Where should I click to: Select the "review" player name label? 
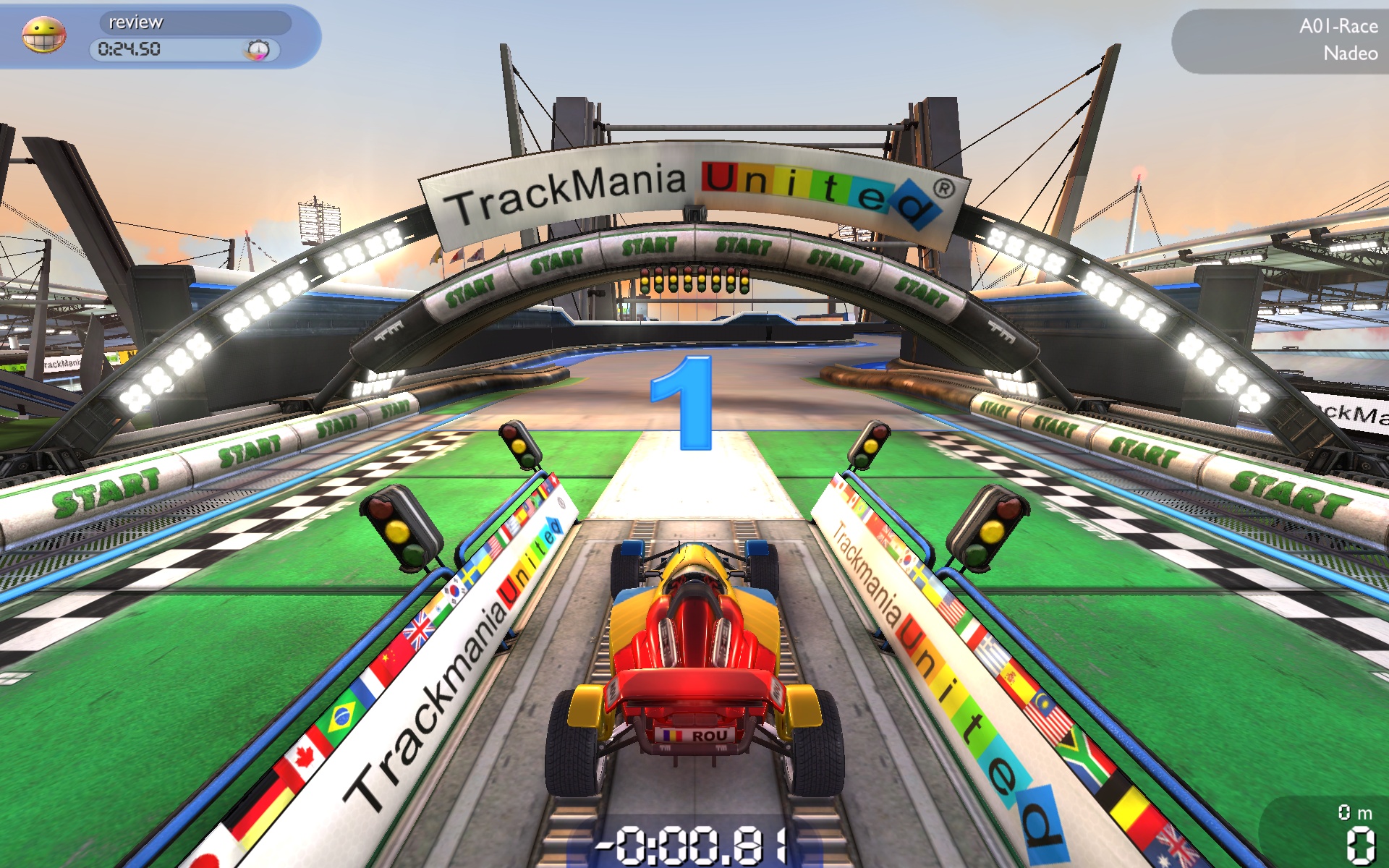tap(136, 22)
